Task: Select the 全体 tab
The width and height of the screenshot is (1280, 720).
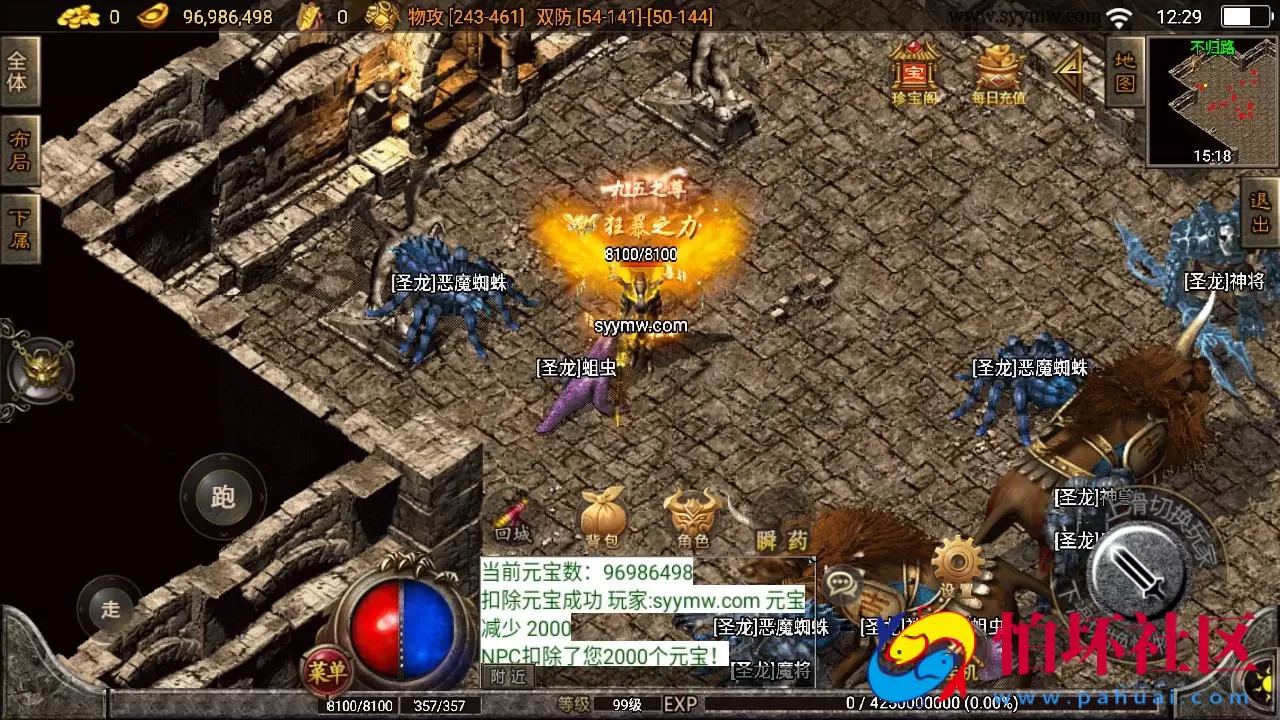Action: point(22,72)
